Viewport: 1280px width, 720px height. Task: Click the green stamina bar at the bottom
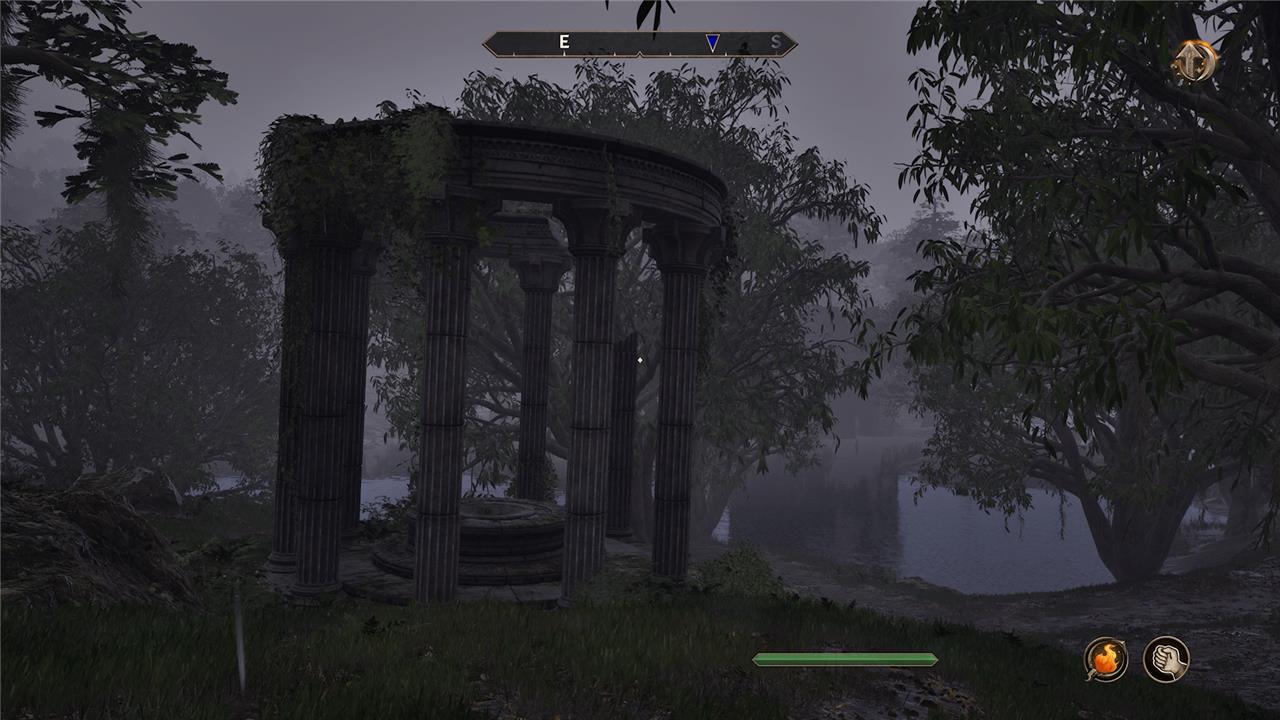845,659
